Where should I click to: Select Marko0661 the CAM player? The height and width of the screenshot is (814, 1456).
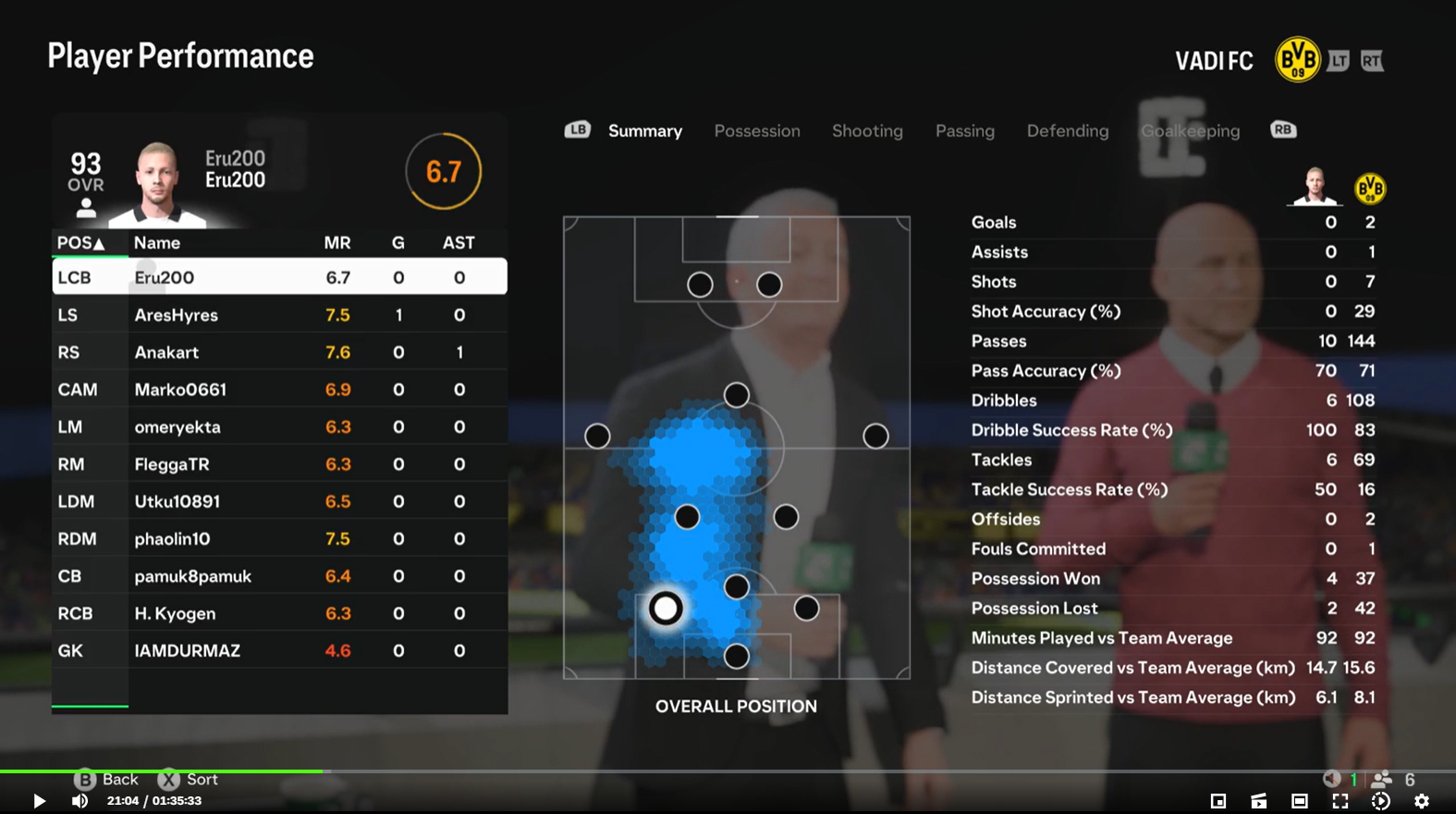click(279, 389)
